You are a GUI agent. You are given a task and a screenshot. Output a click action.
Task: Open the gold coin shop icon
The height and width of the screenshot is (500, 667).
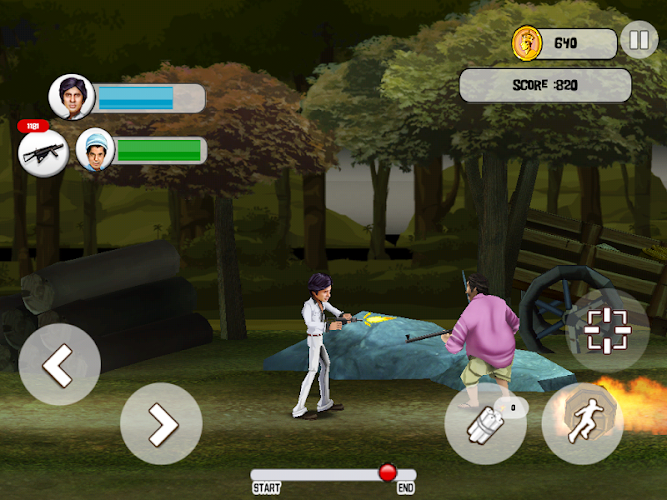point(527,43)
